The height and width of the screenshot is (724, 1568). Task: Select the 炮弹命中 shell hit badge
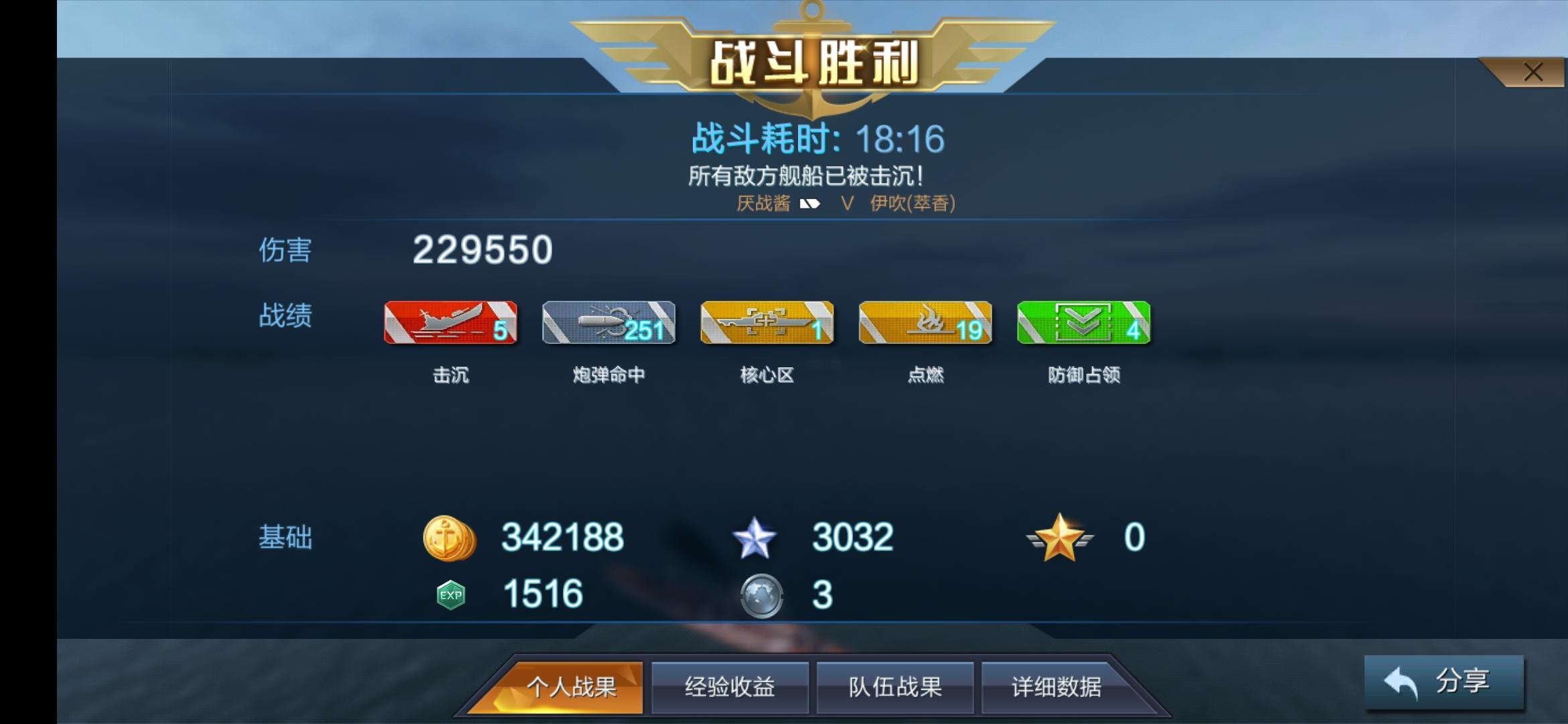pos(608,324)
